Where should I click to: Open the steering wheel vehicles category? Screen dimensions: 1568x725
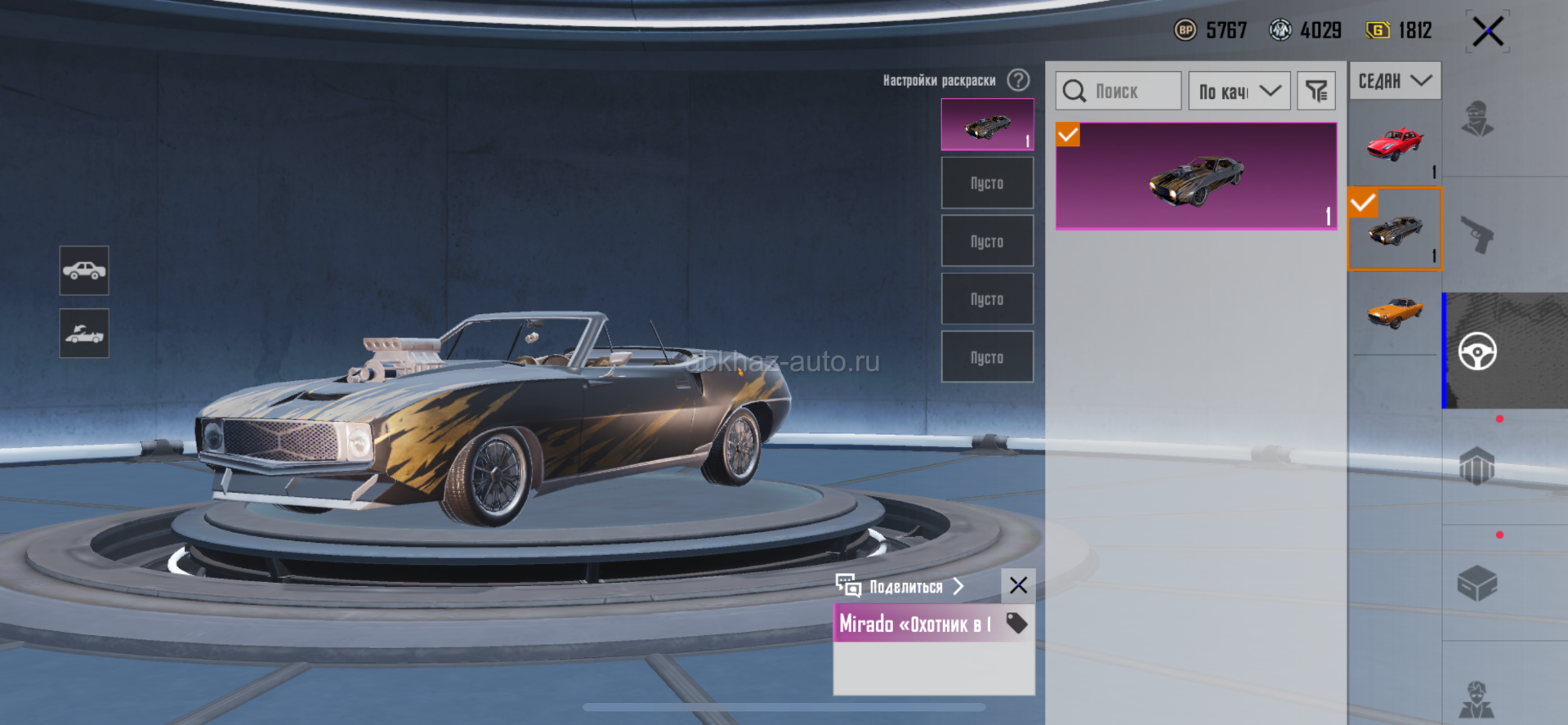(x=1477, y=351)
